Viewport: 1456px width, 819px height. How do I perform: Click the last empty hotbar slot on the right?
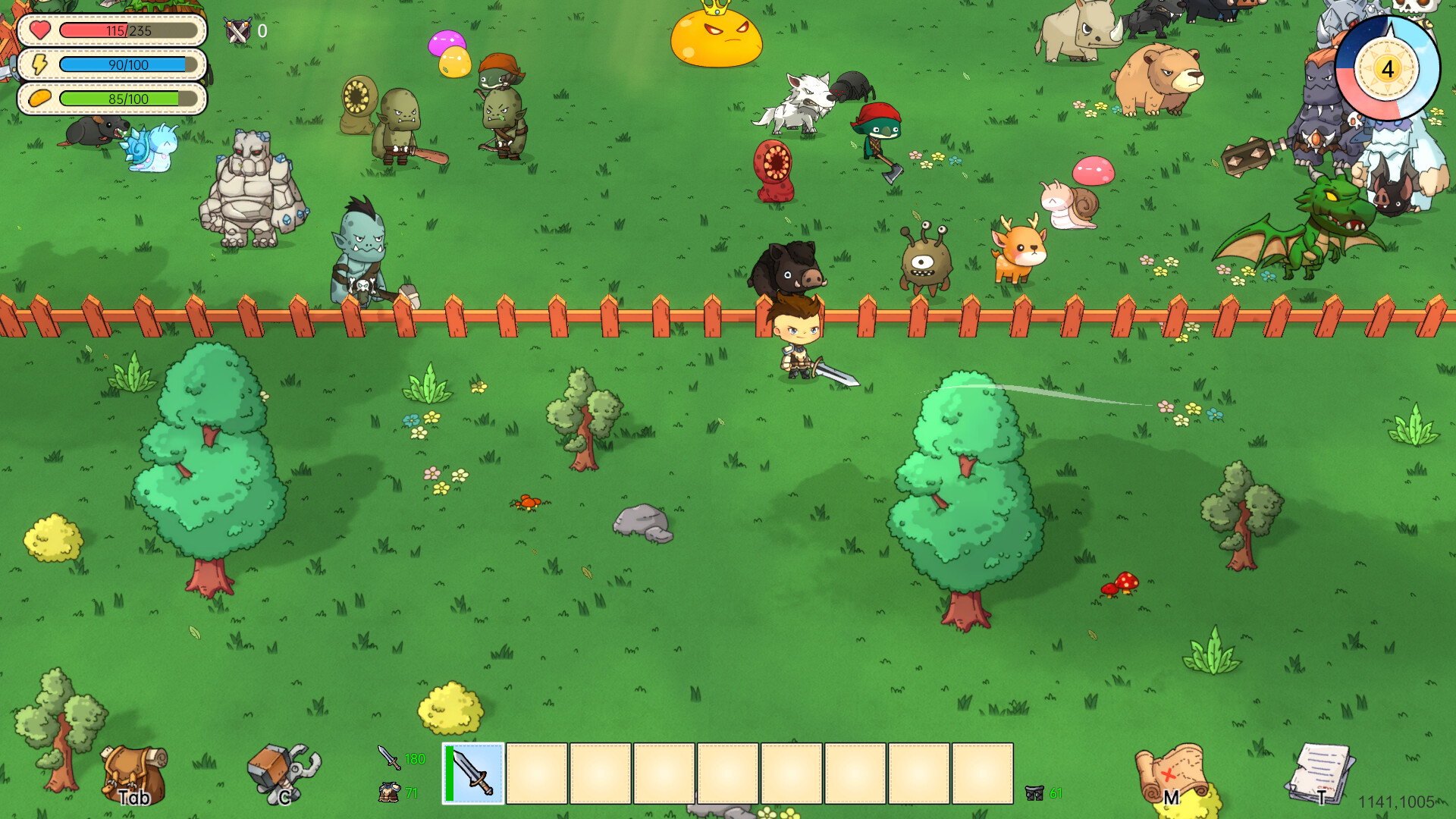(x=983, y=773)
